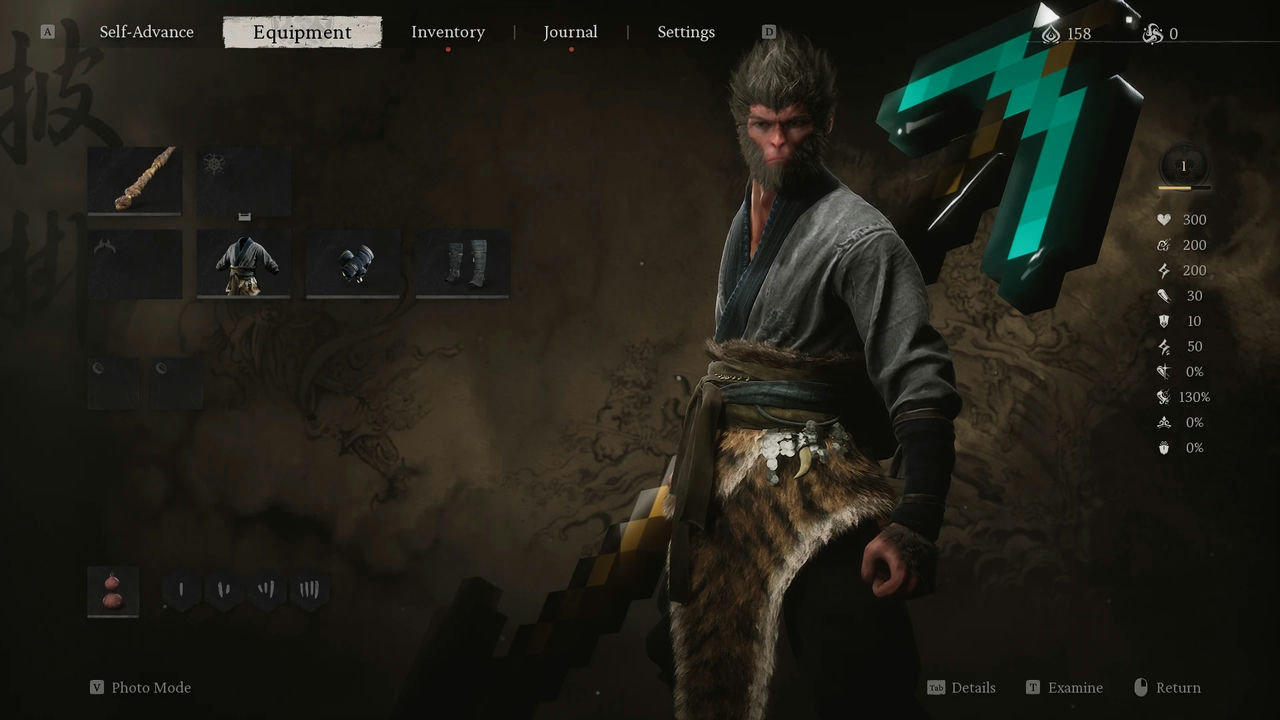This screenshot has width=1280, height=720.
Task: Select the arm guards equipment slot
Action: [x=352, y=264]
